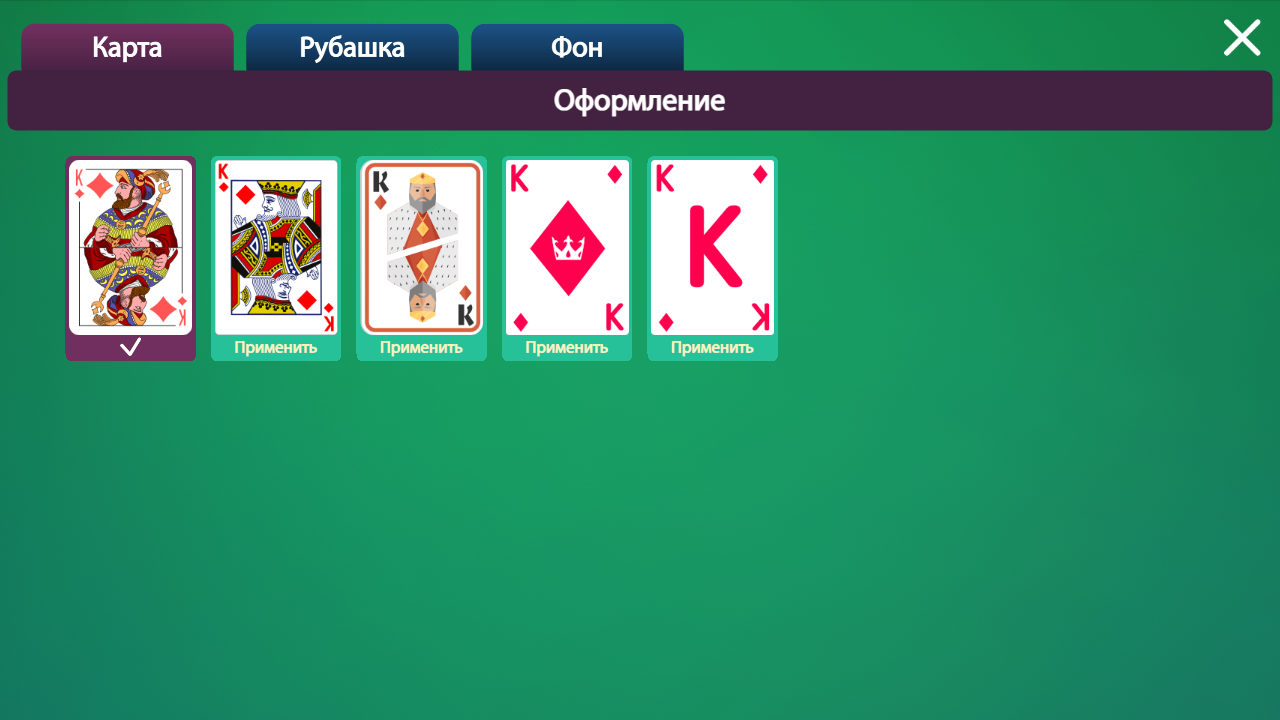Click the checkmark under the selected card

[x=130, y=346]
